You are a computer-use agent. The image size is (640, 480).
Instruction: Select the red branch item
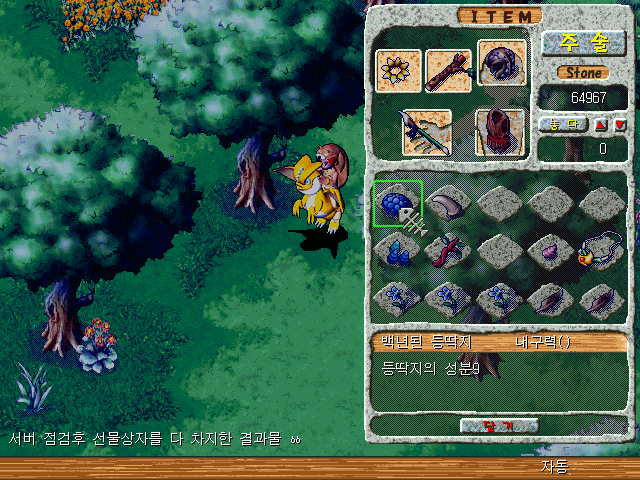pos(449,250)
